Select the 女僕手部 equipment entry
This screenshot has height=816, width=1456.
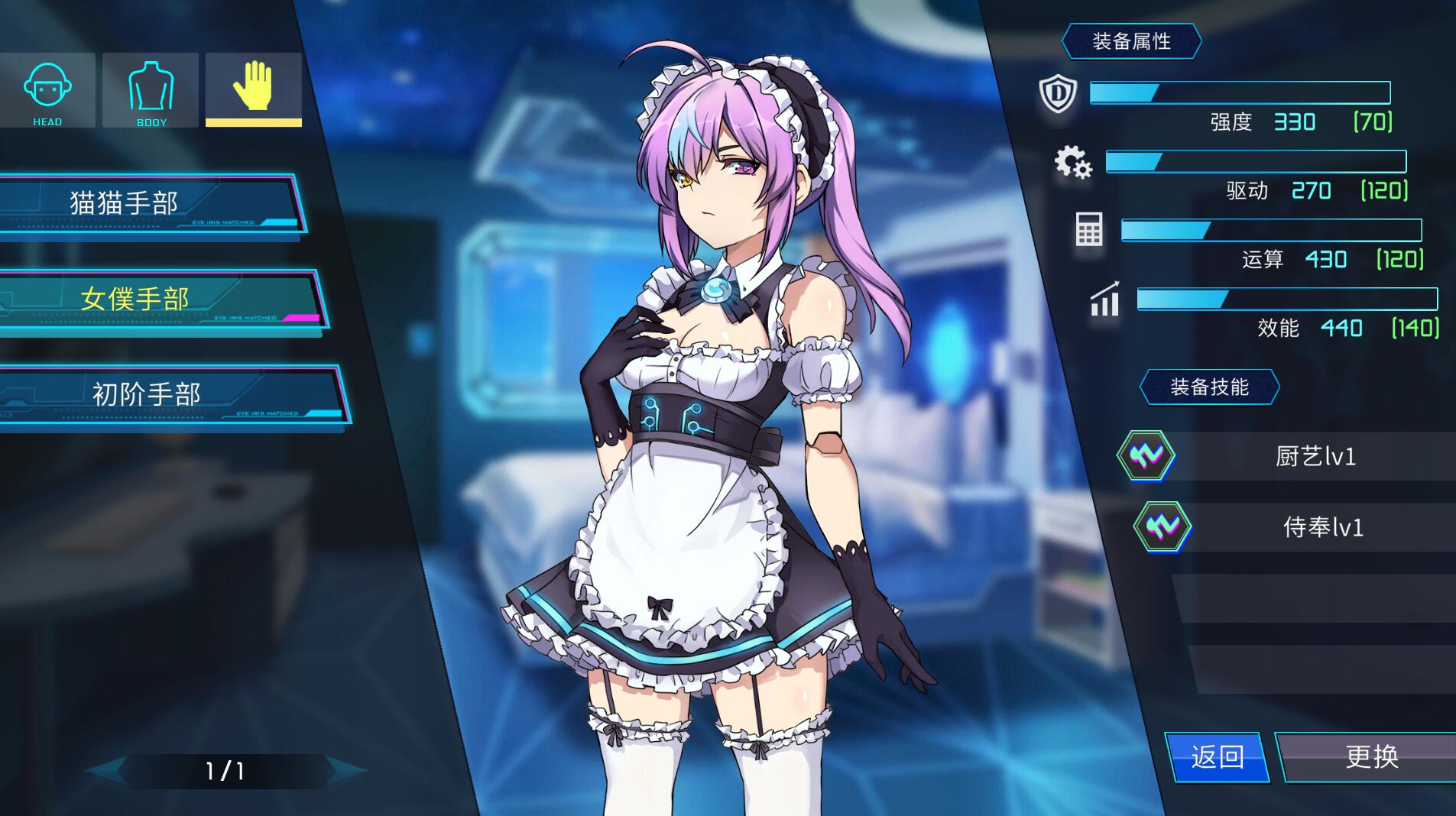click(157, 299)
